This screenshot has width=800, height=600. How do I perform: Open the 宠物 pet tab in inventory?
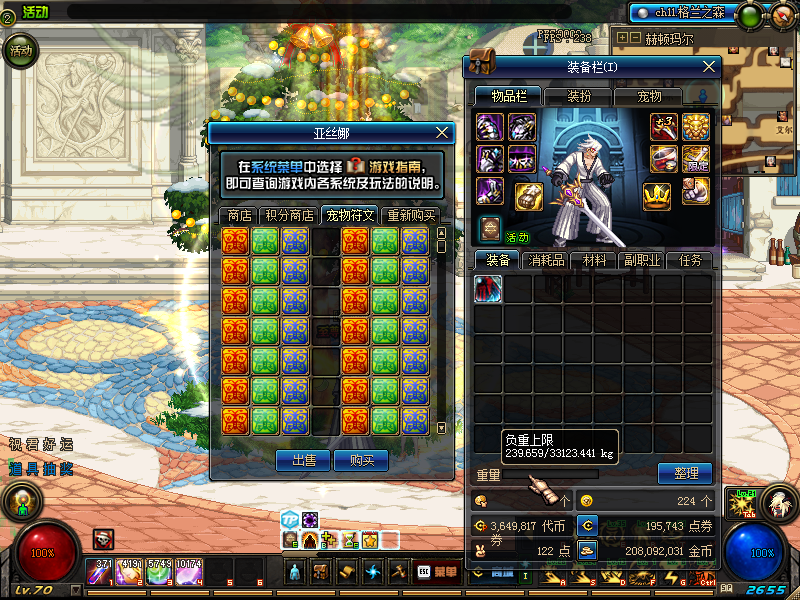pos(650,96)
